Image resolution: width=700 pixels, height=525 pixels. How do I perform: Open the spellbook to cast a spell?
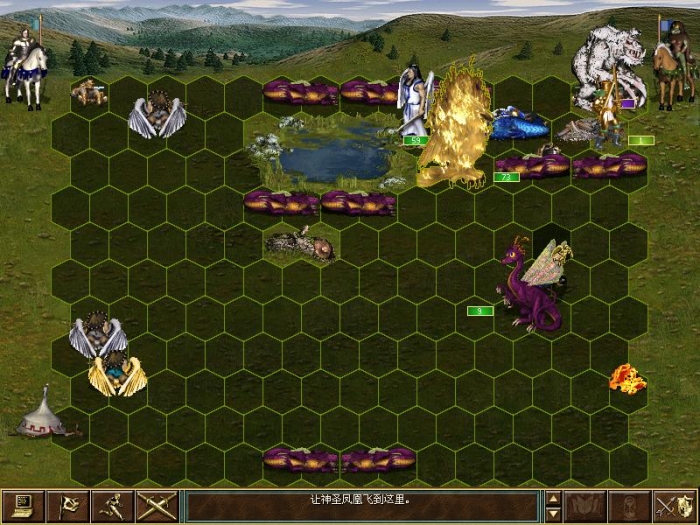click(583, 506)
